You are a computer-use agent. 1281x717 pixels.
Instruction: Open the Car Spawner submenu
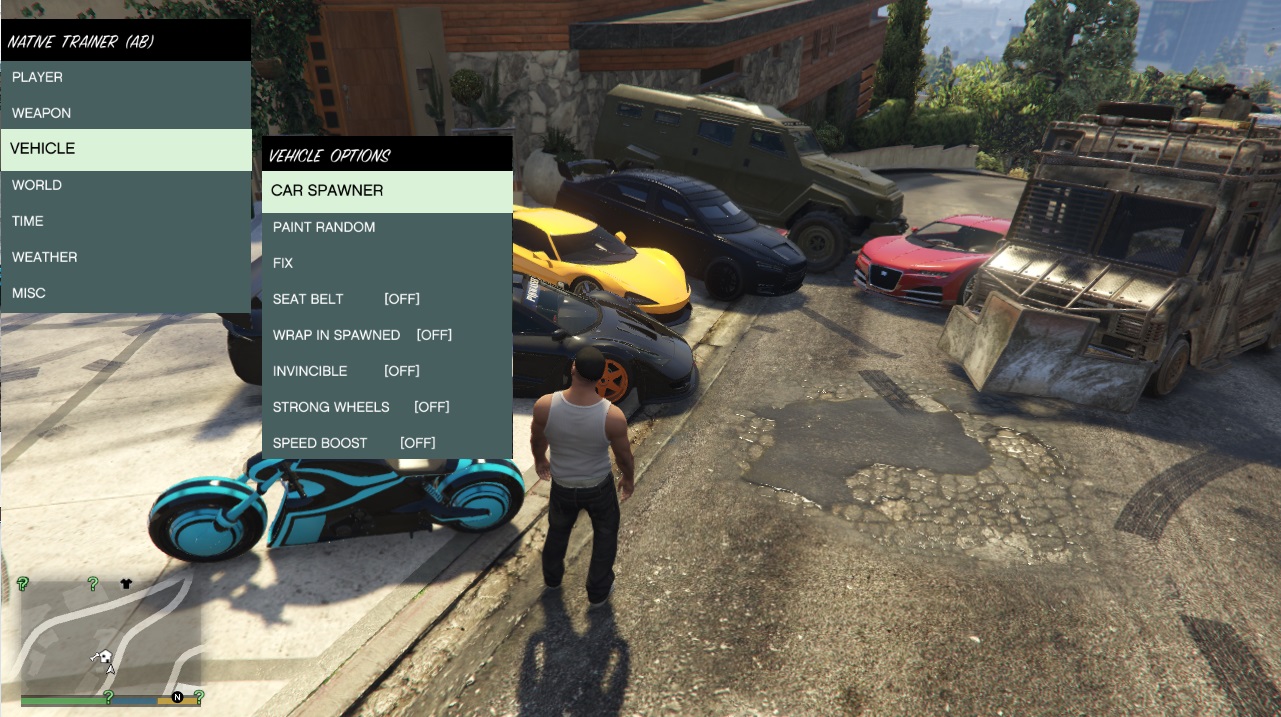pos(387,191)
